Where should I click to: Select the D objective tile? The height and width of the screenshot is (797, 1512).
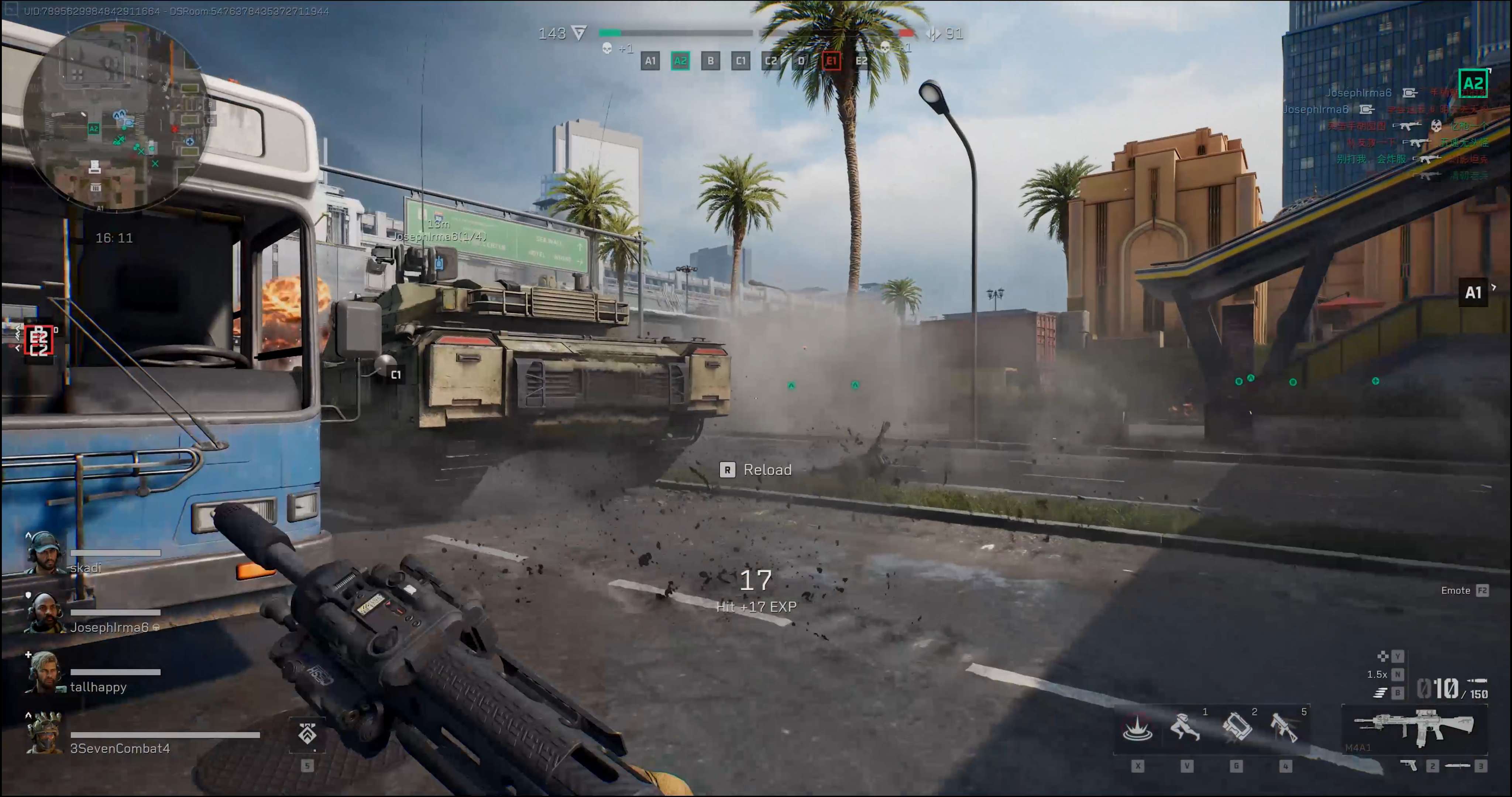coord(801,61)
